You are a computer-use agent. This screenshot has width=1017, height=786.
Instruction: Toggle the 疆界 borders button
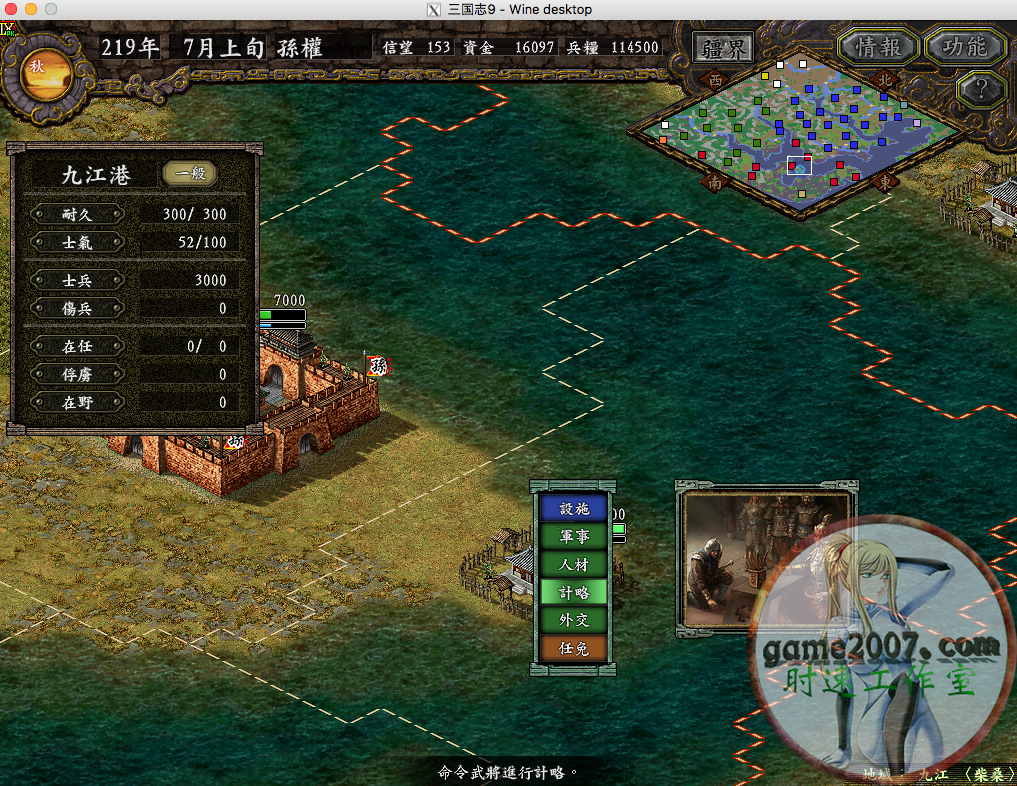[x=725, y=47]
